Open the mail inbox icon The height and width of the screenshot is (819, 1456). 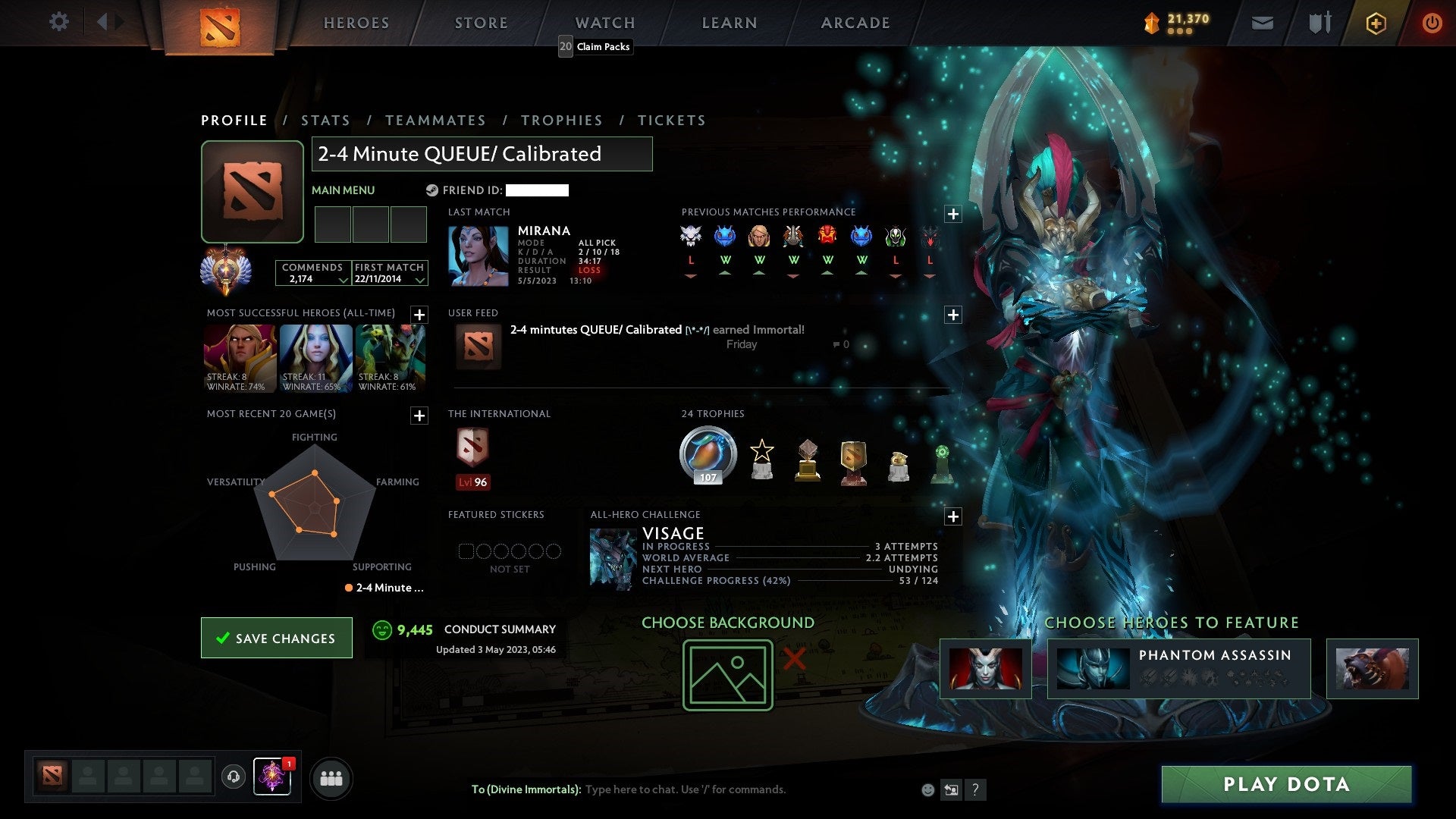coord(1263,23)
